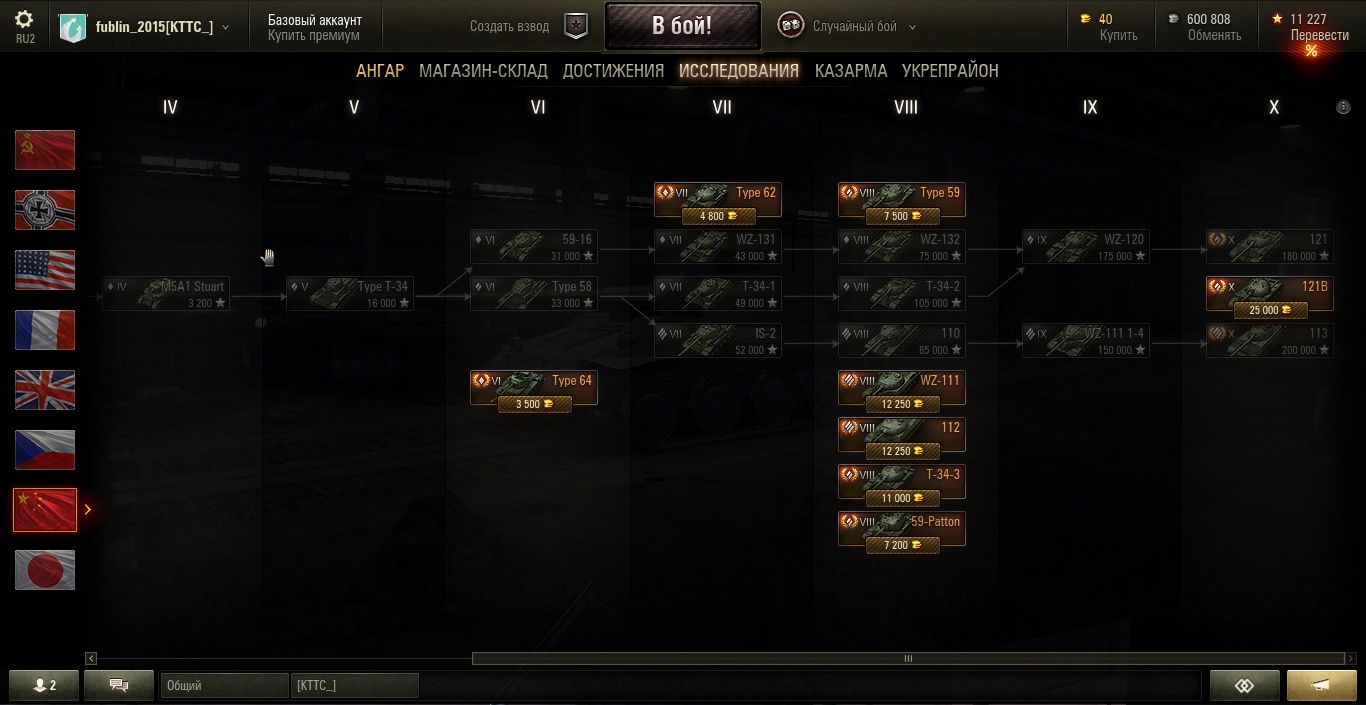
Task: Switch to the АНГАР tab
Action: pos(380,71)
